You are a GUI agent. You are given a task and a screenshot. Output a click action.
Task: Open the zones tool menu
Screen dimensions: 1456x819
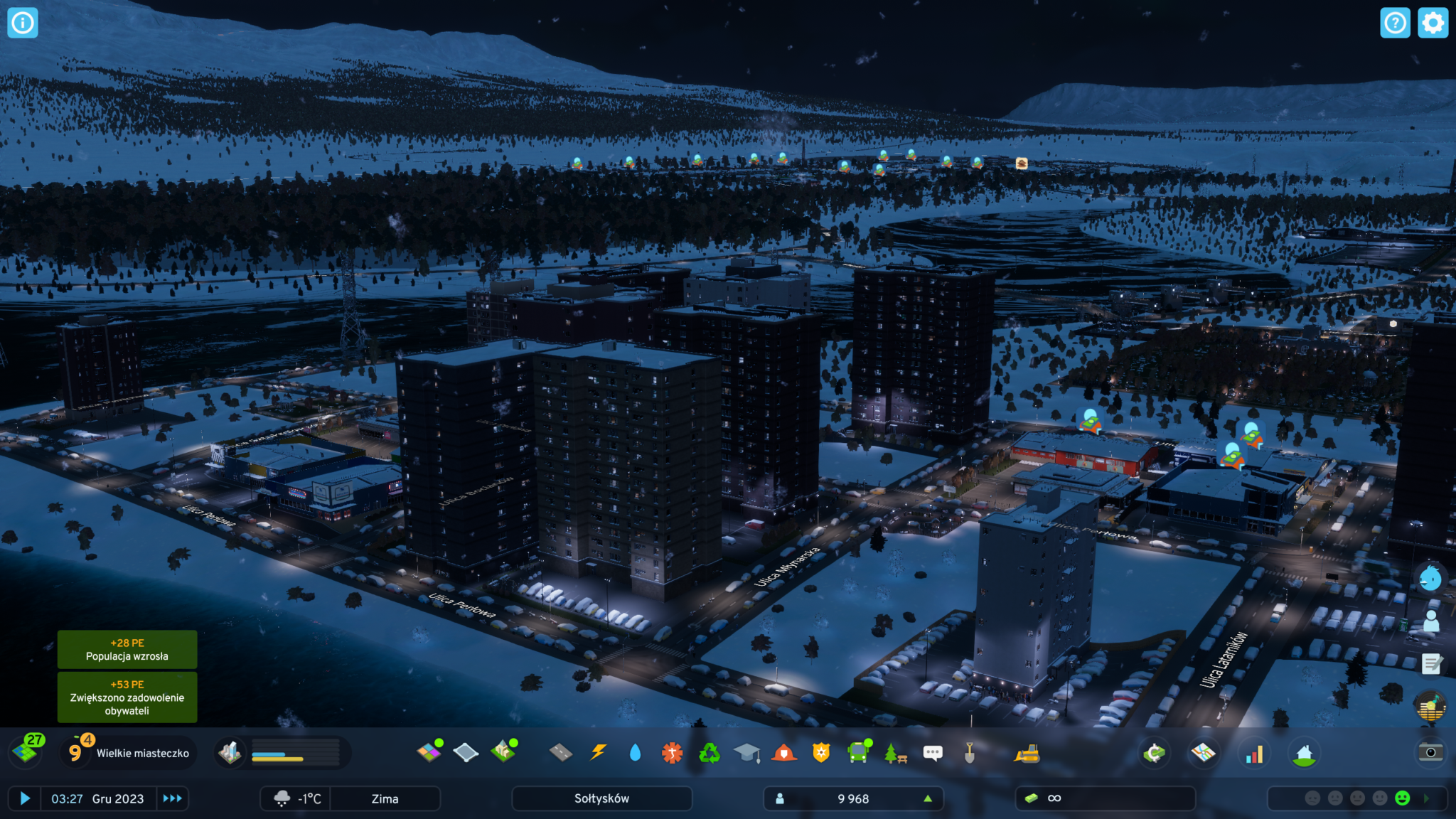point(429,752)
